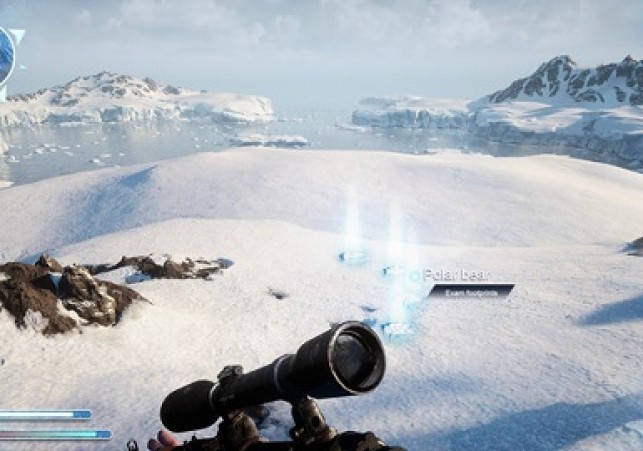Select the Exam footprints prompt
This screenshot has width=643, height=451.
click(470, 291)
